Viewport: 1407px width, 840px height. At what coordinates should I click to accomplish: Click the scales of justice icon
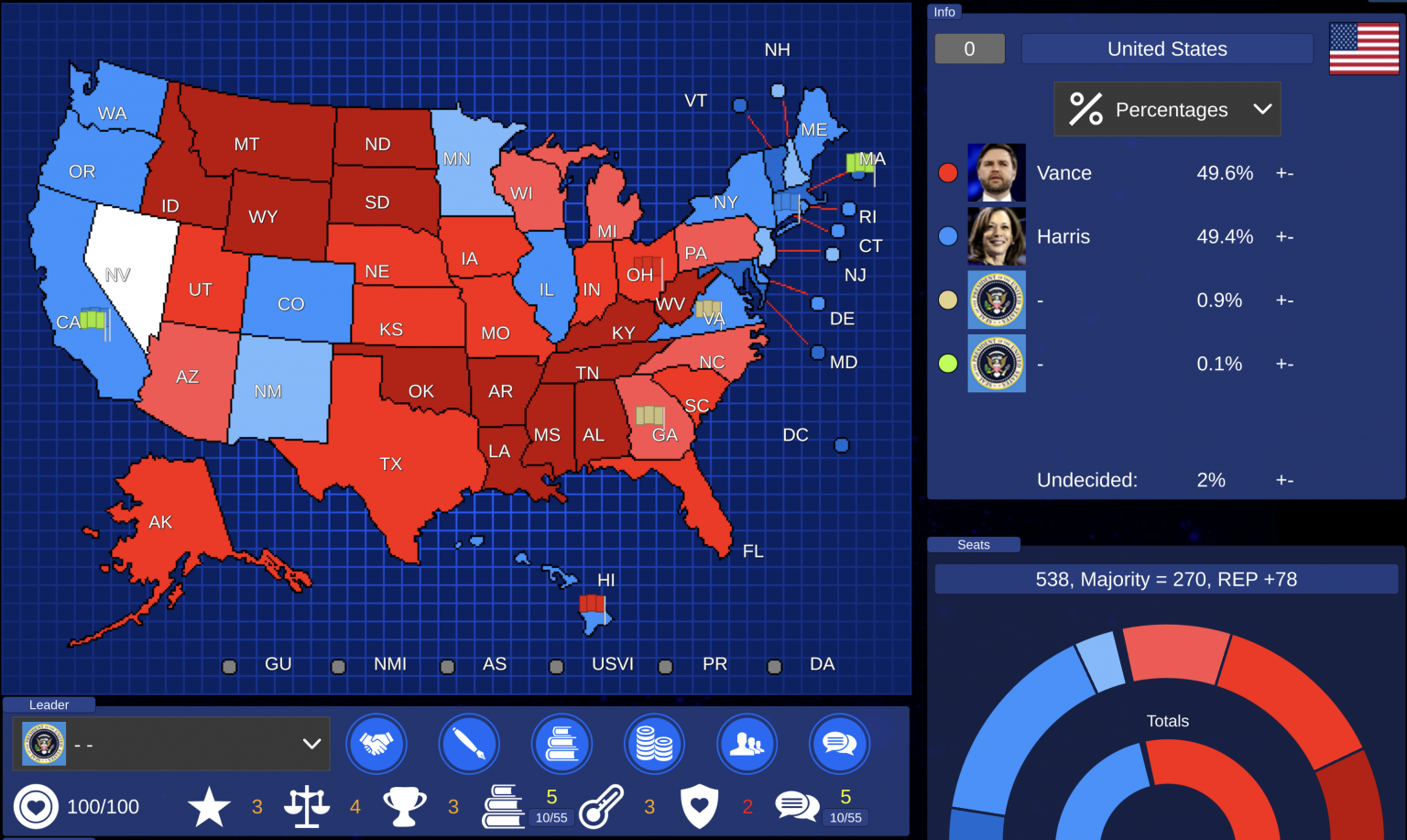click(306, 805)
